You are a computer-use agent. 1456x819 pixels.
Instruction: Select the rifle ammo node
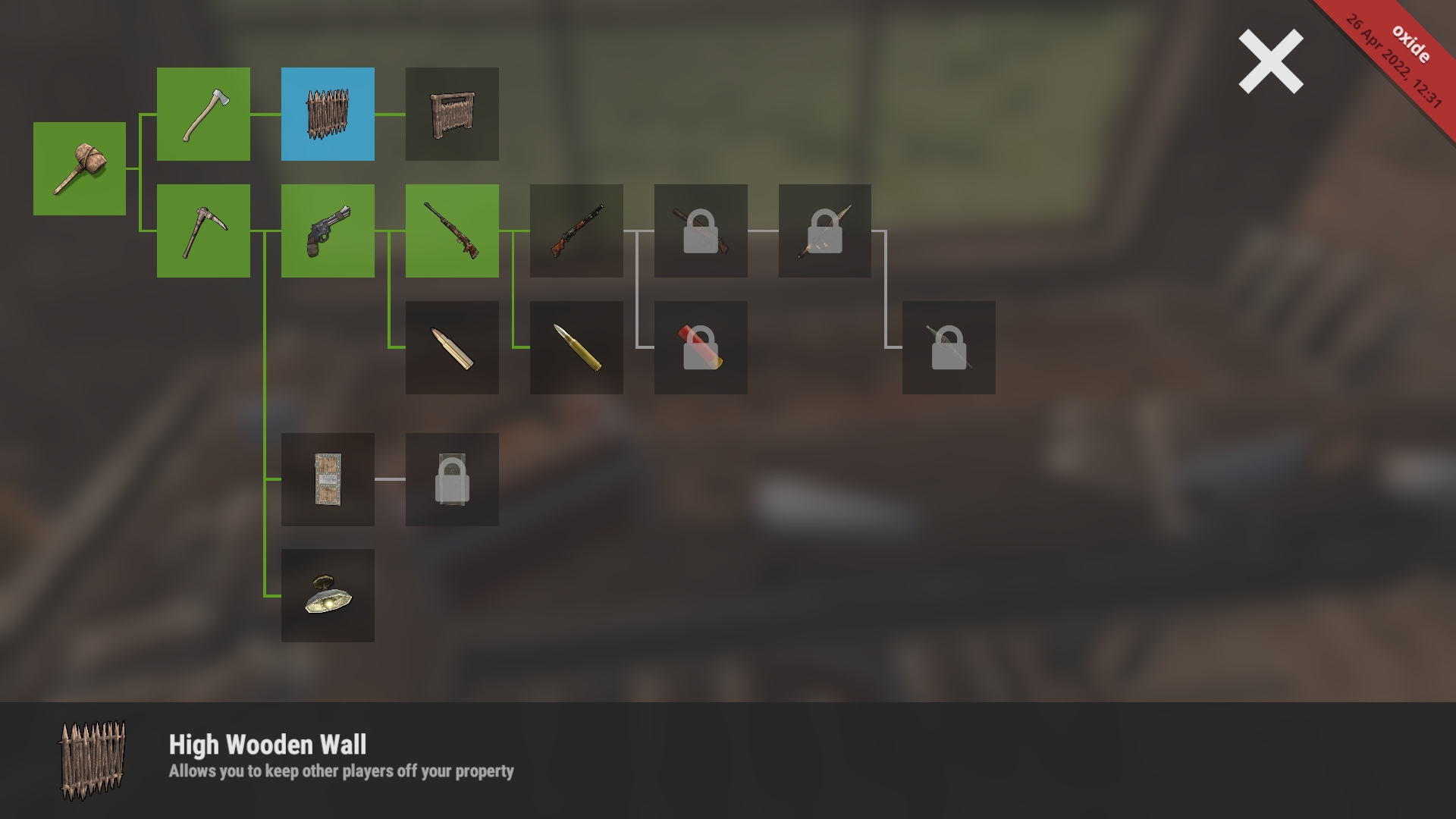coord(576,347)
